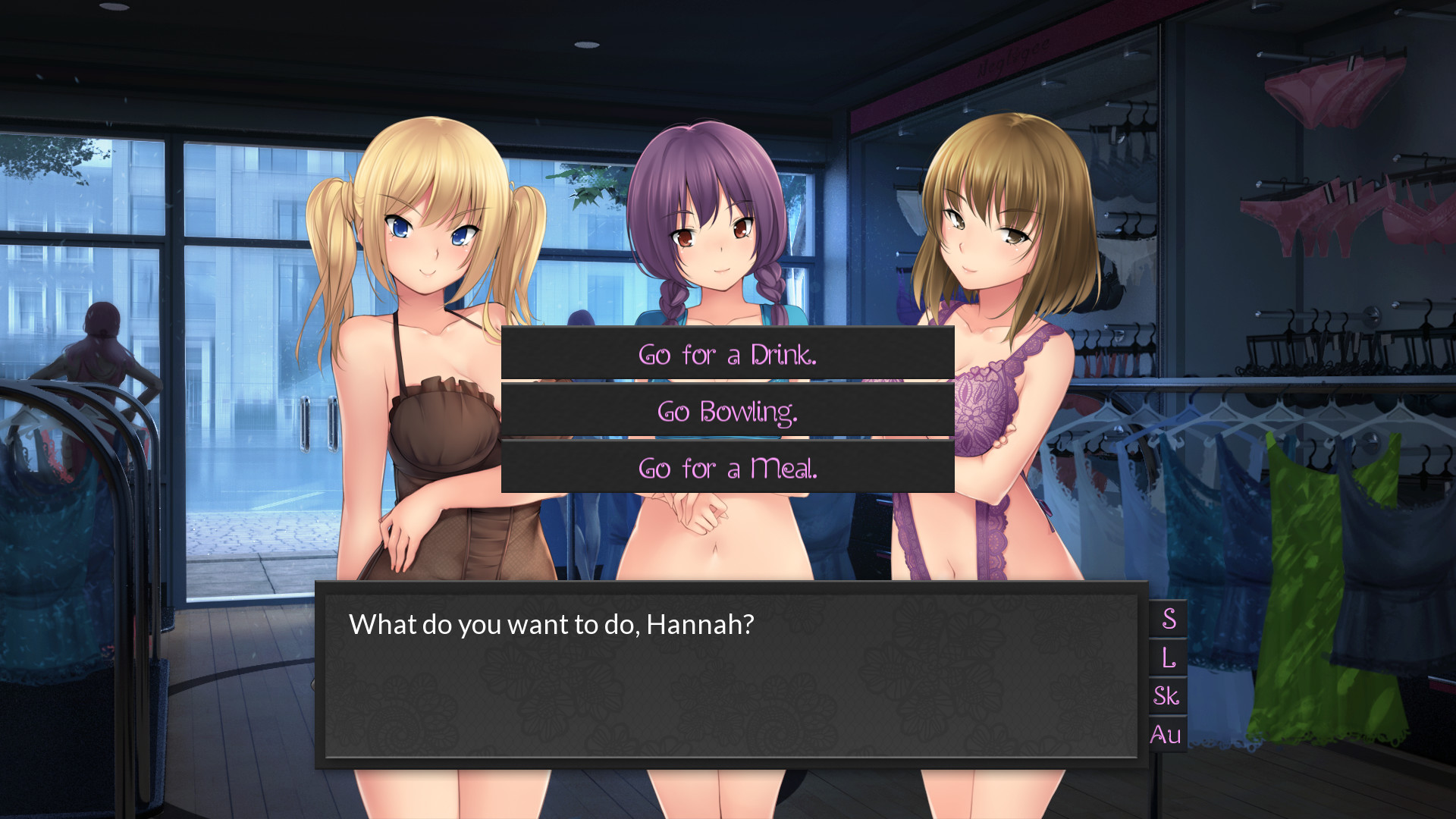Pick the 'Go for a Meal.' option
Viewport: 1456px width, 819px height.
coord(727,468)
